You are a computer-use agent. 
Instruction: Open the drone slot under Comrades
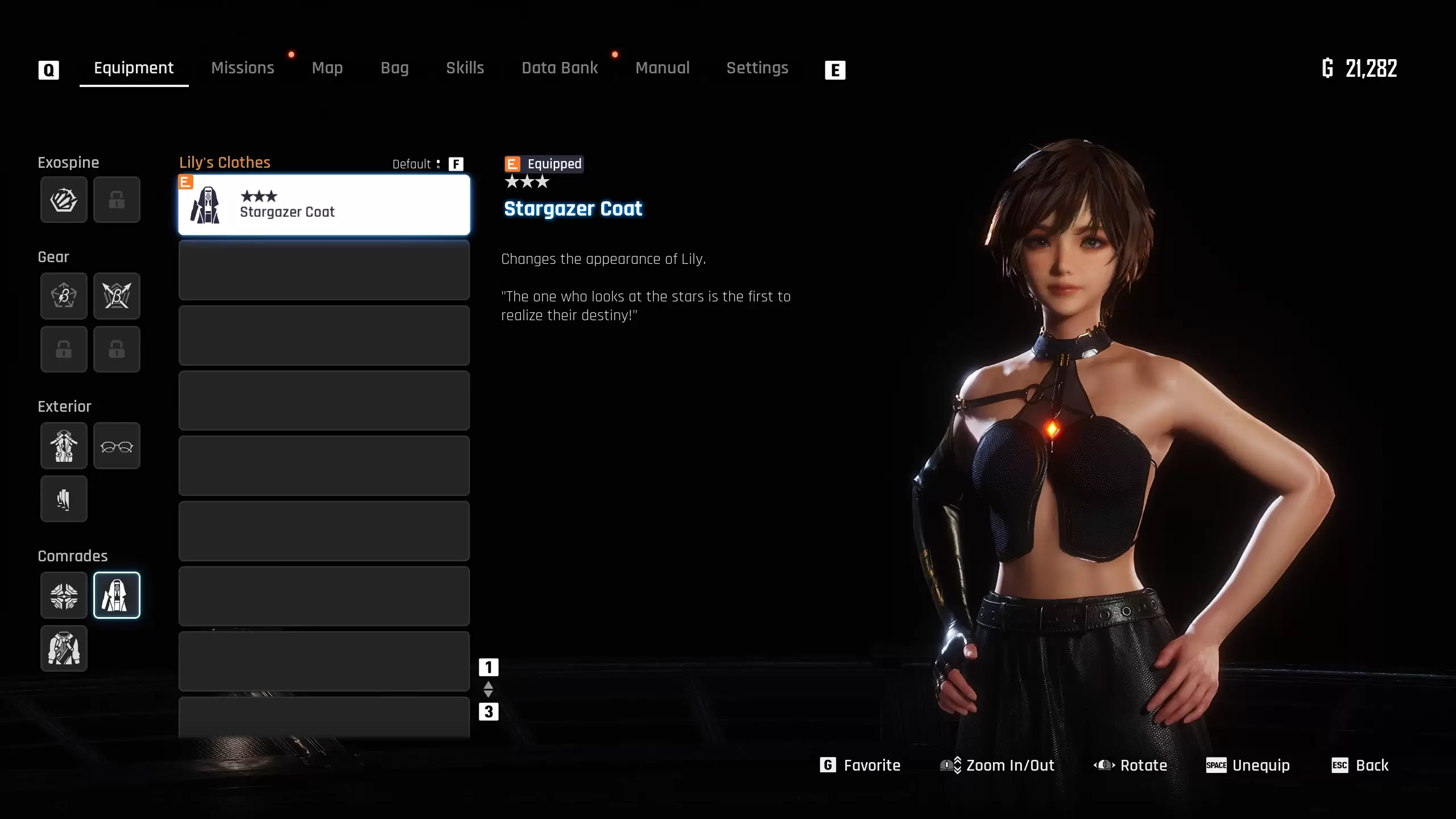[x=64, y=595]
